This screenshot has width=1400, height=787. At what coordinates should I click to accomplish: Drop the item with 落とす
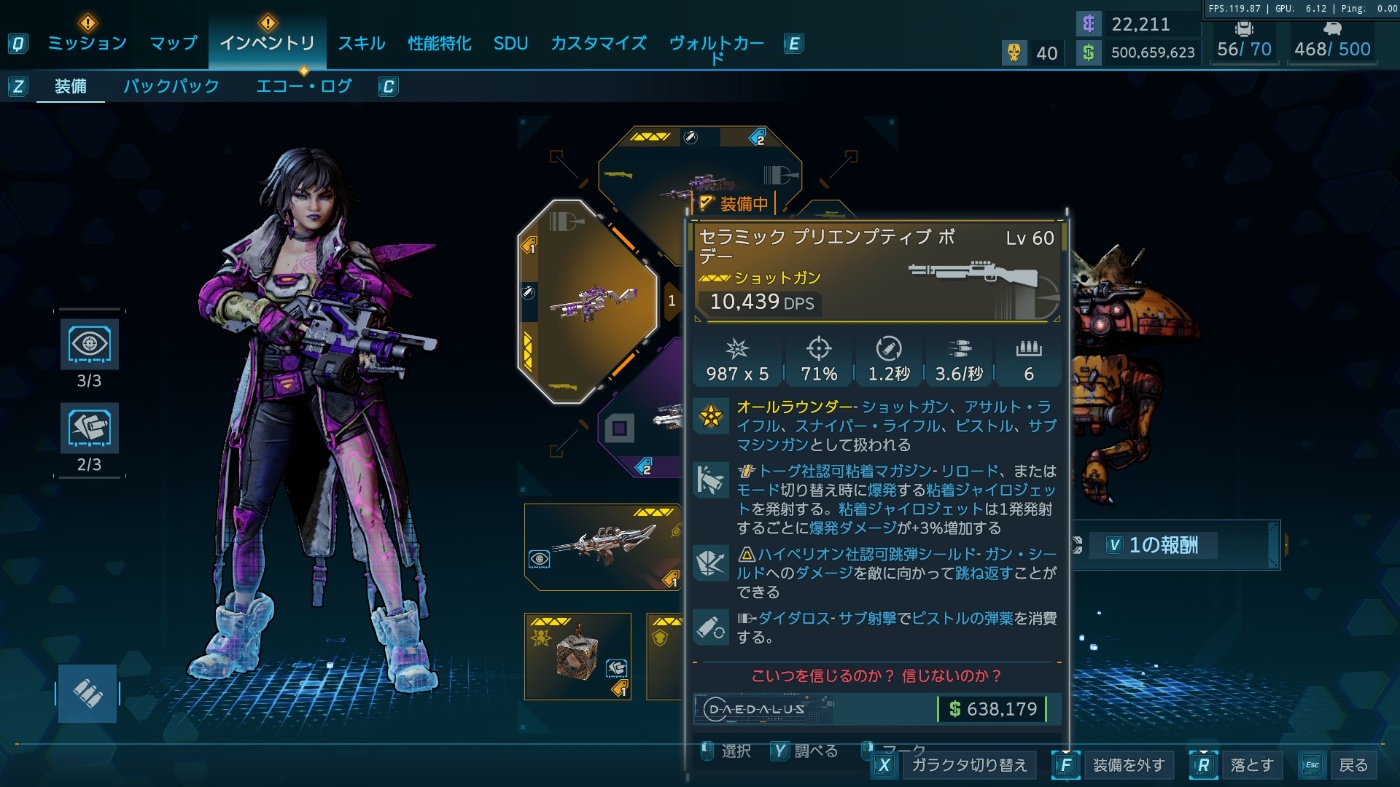(1251, 765)
